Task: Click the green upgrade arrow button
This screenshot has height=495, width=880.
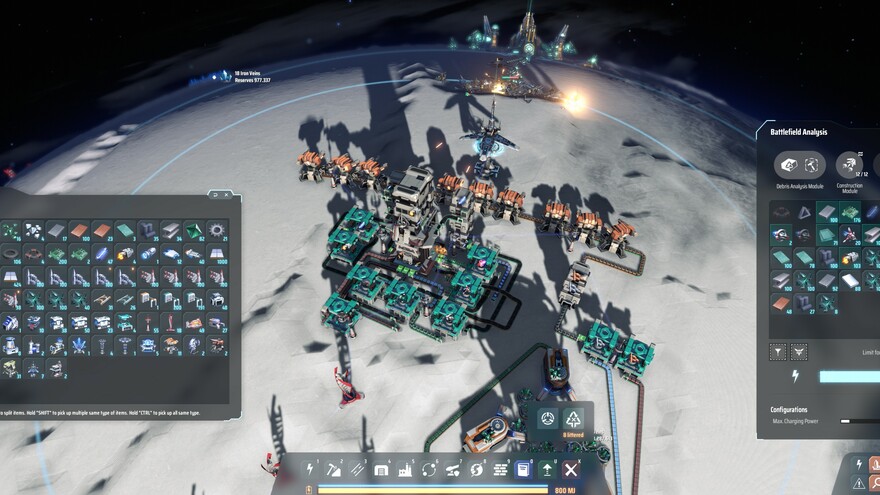Action: [x=547, y=469]
